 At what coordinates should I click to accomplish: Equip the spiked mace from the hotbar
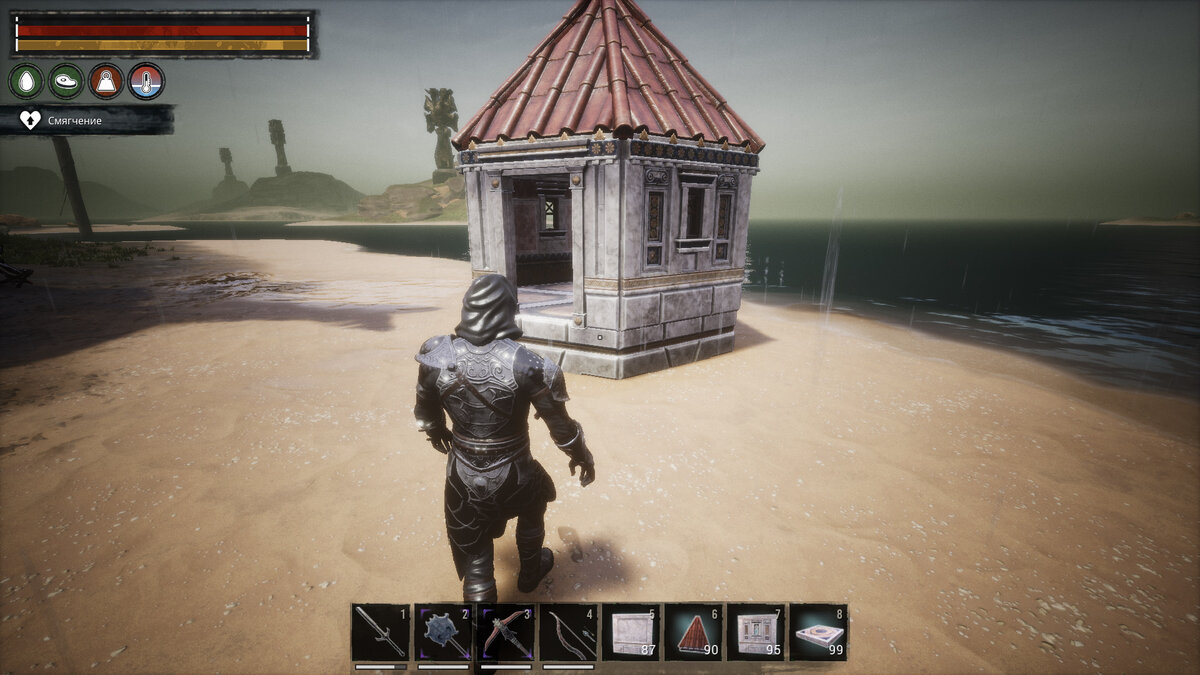[x=443, y=632]
